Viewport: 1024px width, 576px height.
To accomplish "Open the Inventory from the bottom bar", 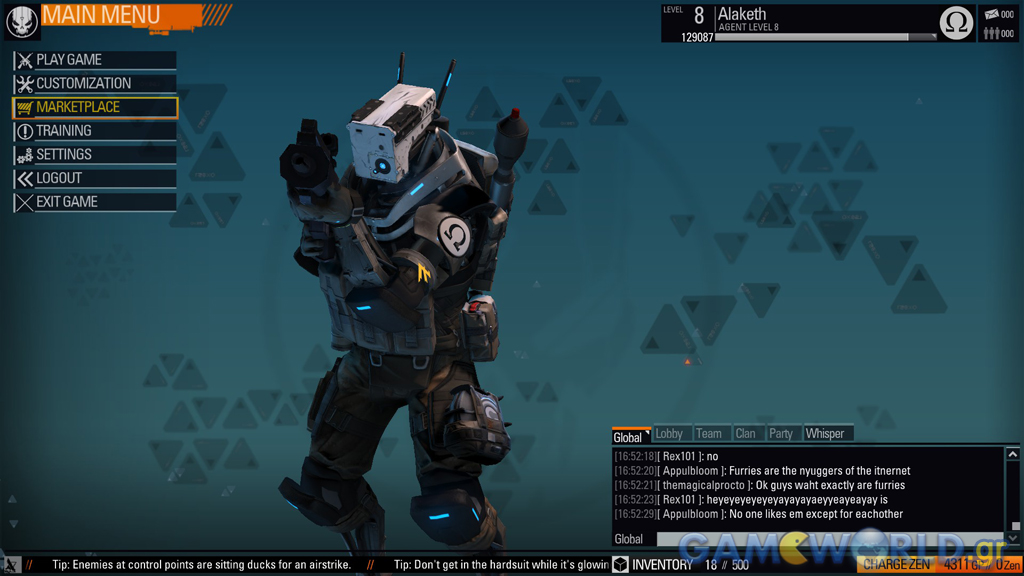I will coord(653,565).
